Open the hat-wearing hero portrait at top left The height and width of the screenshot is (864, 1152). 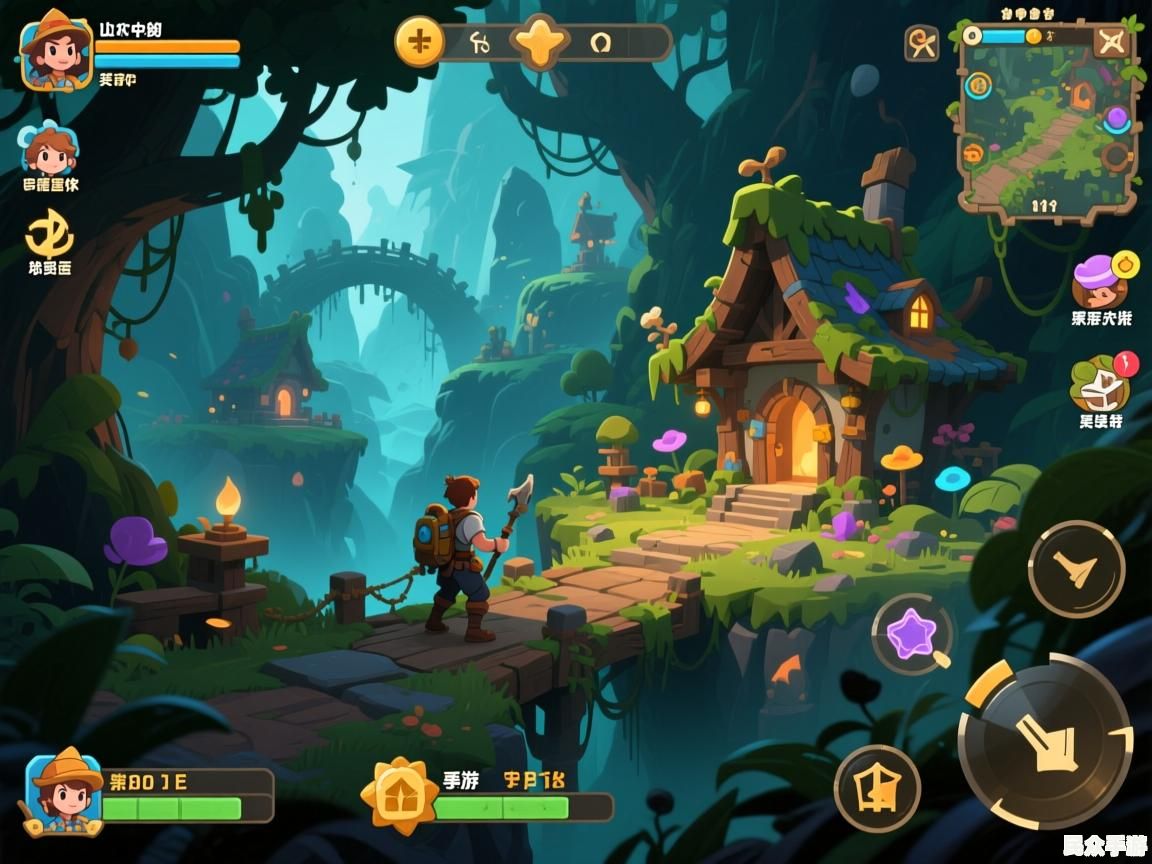55,50
